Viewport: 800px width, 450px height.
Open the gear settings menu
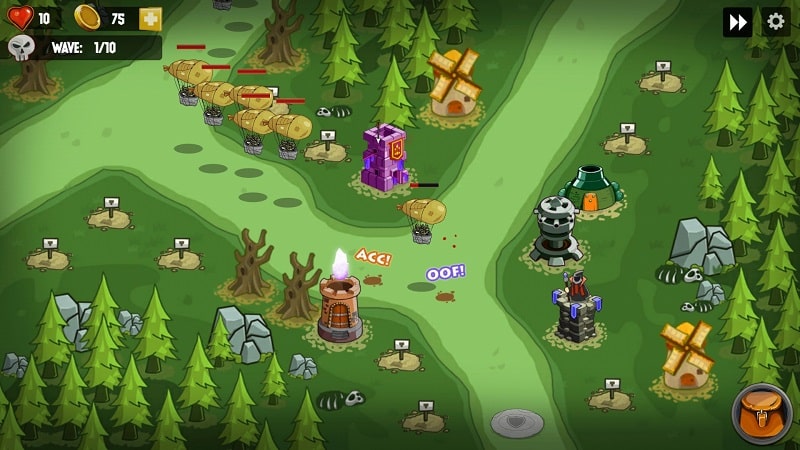776,22
